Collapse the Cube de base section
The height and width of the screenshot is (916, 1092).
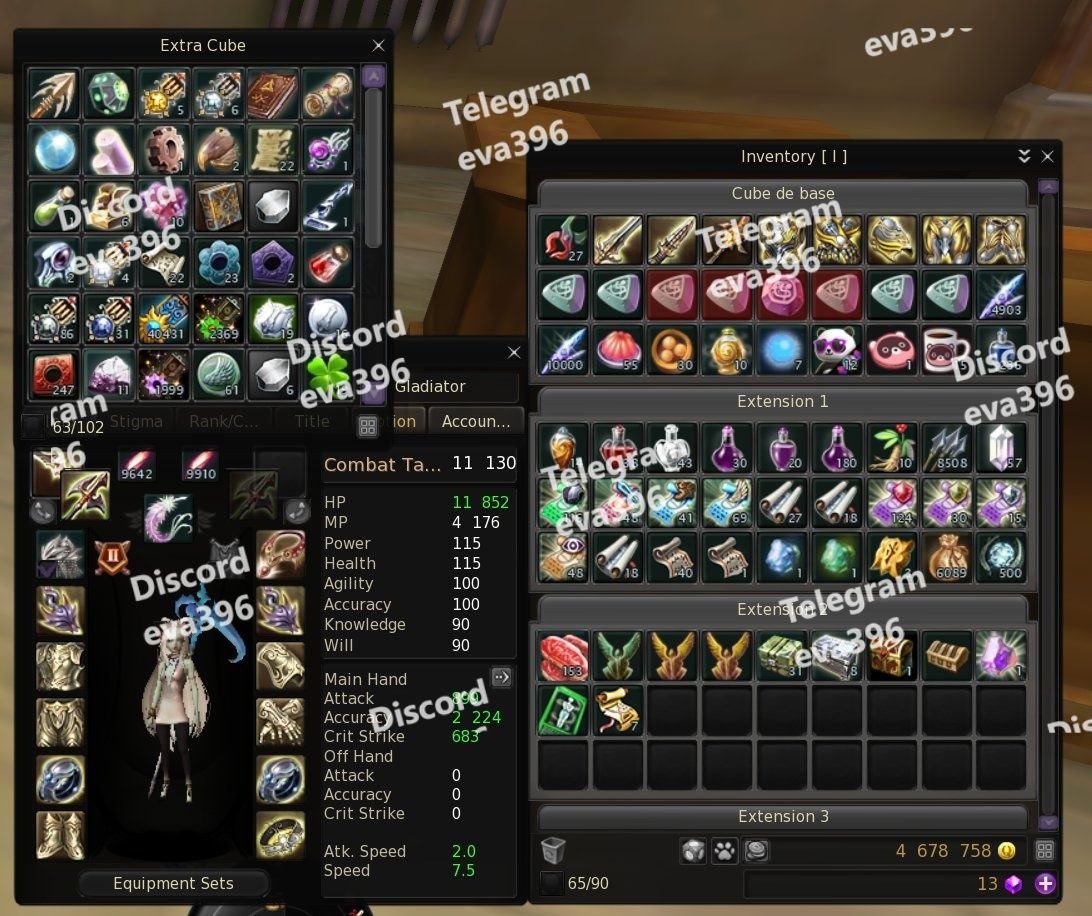[783, 194]
